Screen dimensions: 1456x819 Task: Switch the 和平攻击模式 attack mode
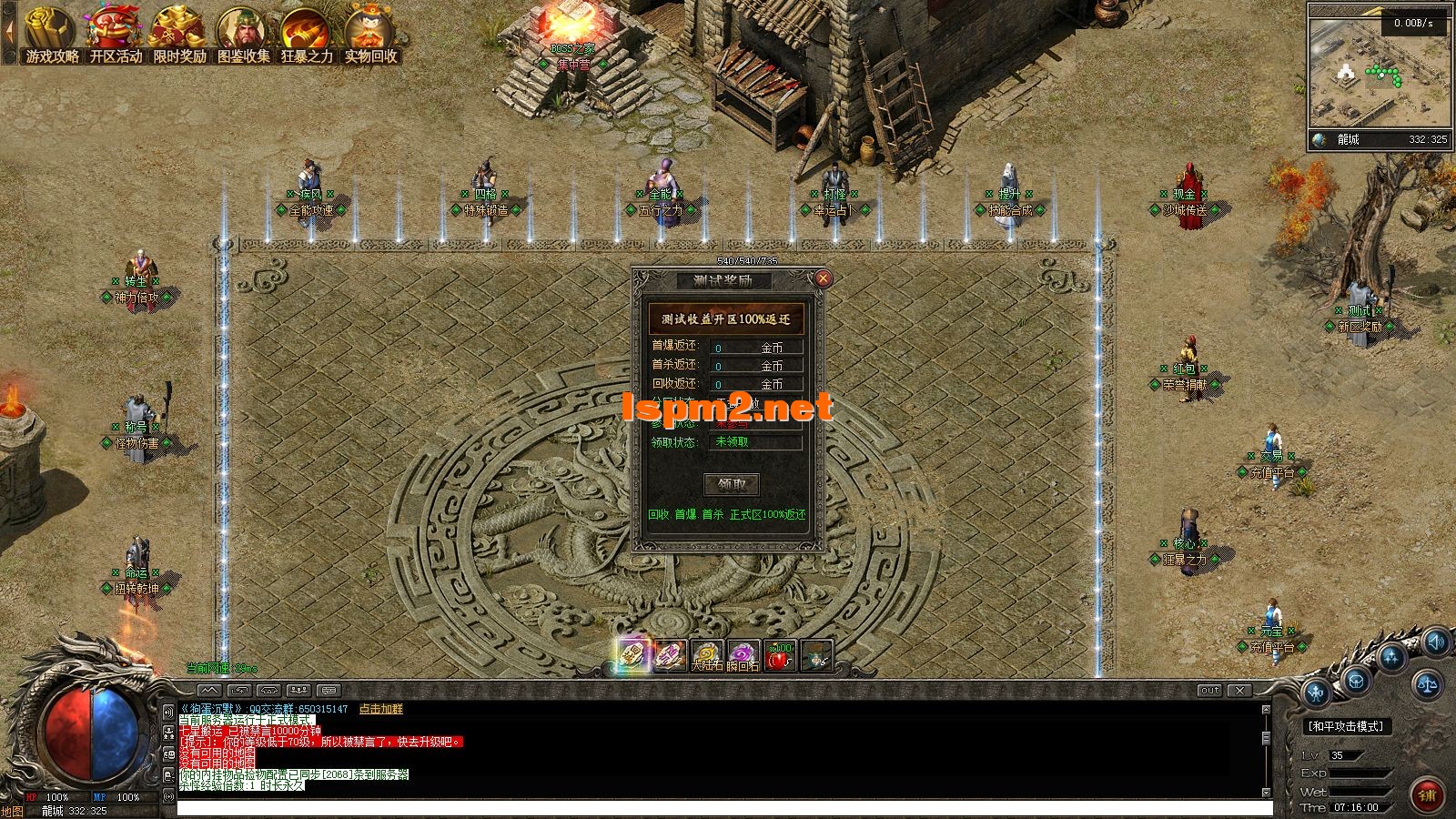pos(1345,726)
